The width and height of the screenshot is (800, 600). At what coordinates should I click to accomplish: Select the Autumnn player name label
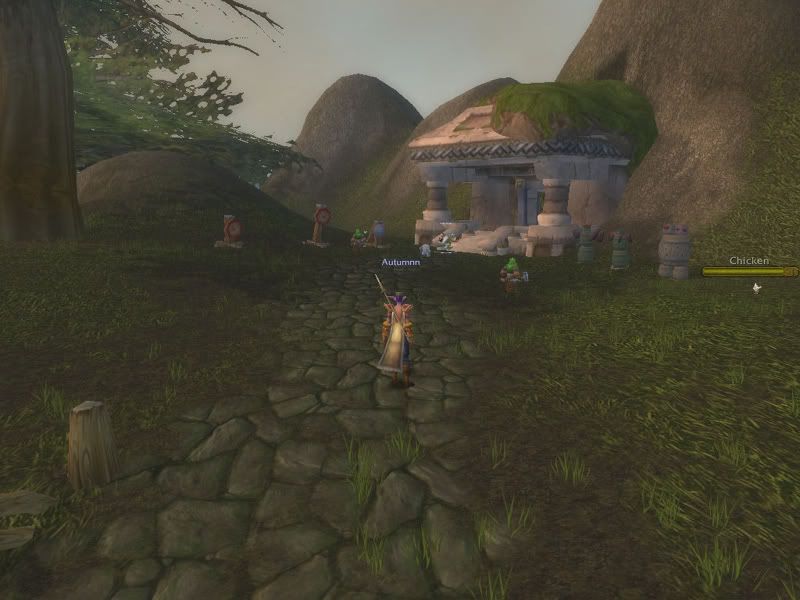(398, 262)
